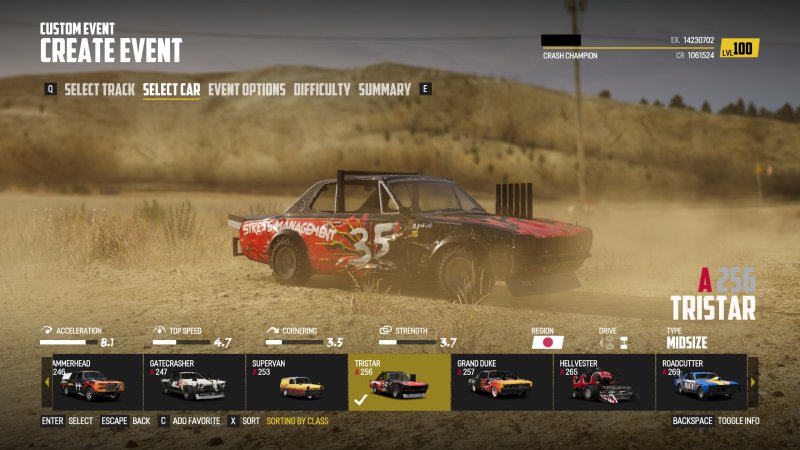Toggle Info panel display
The image size is (800, 450).
pos(738,421)
